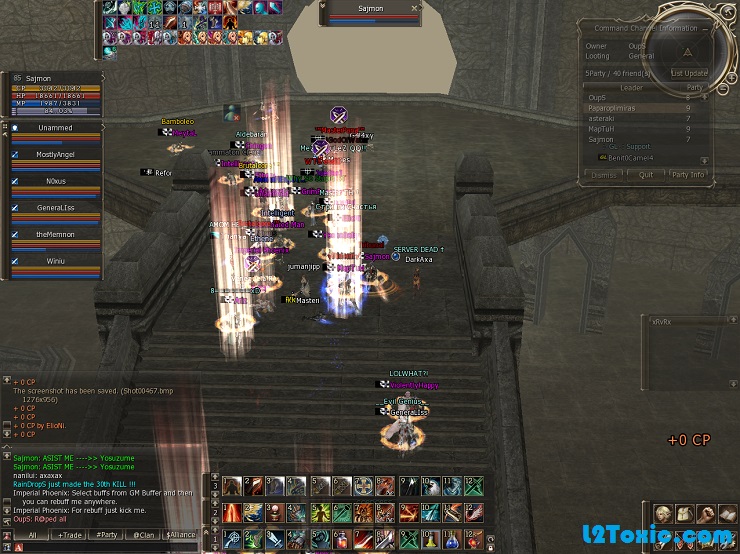Click the List Update button

(689, 73)
